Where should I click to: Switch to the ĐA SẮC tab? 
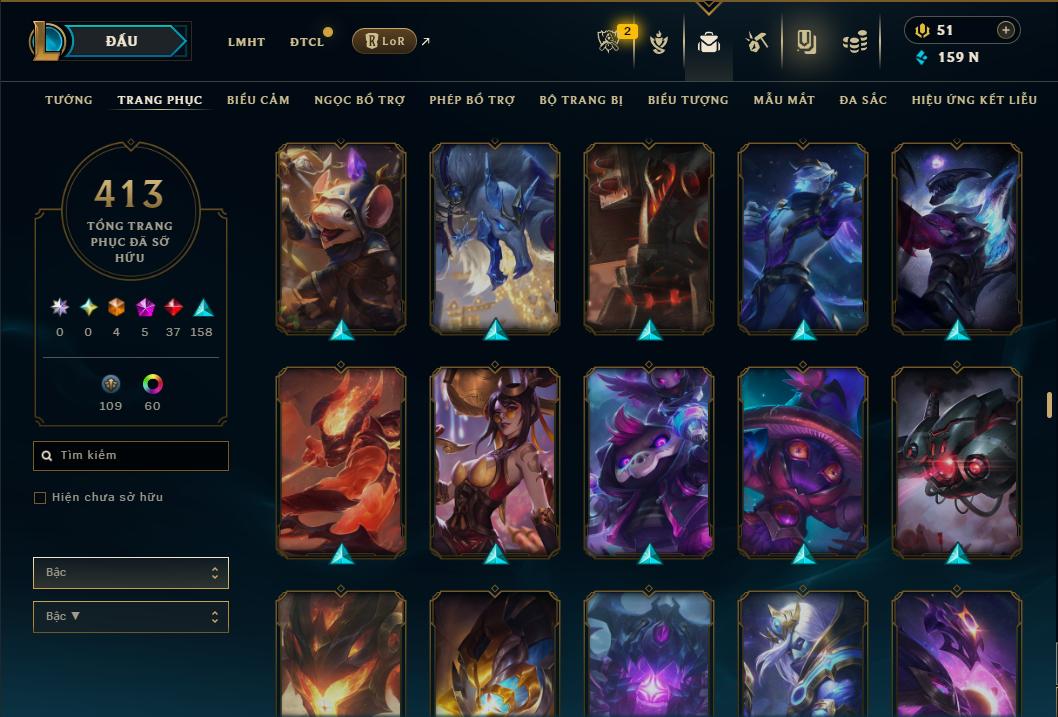[x=863, y=100]
